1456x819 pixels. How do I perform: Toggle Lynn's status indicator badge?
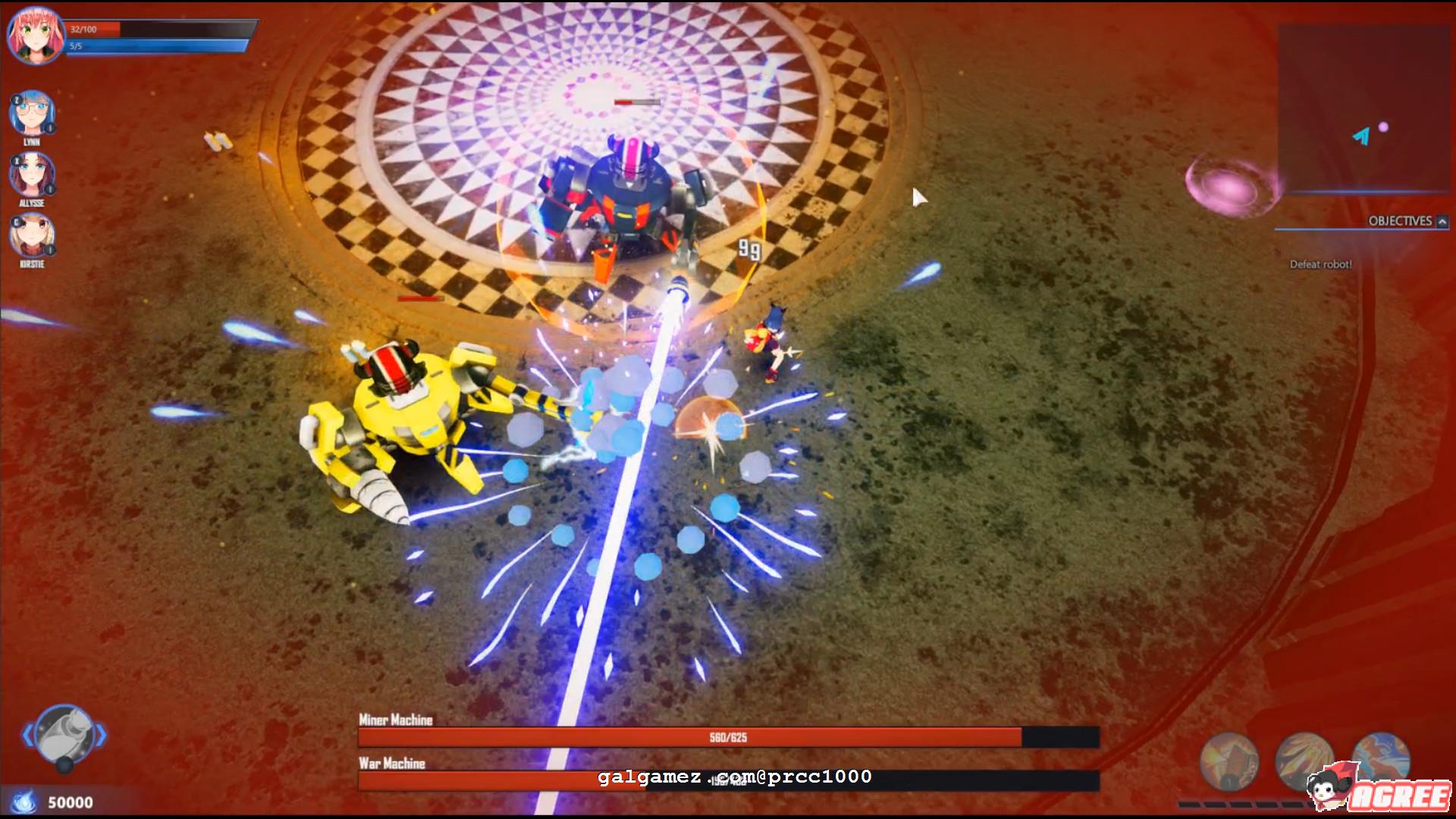click(x=50, y=127)
